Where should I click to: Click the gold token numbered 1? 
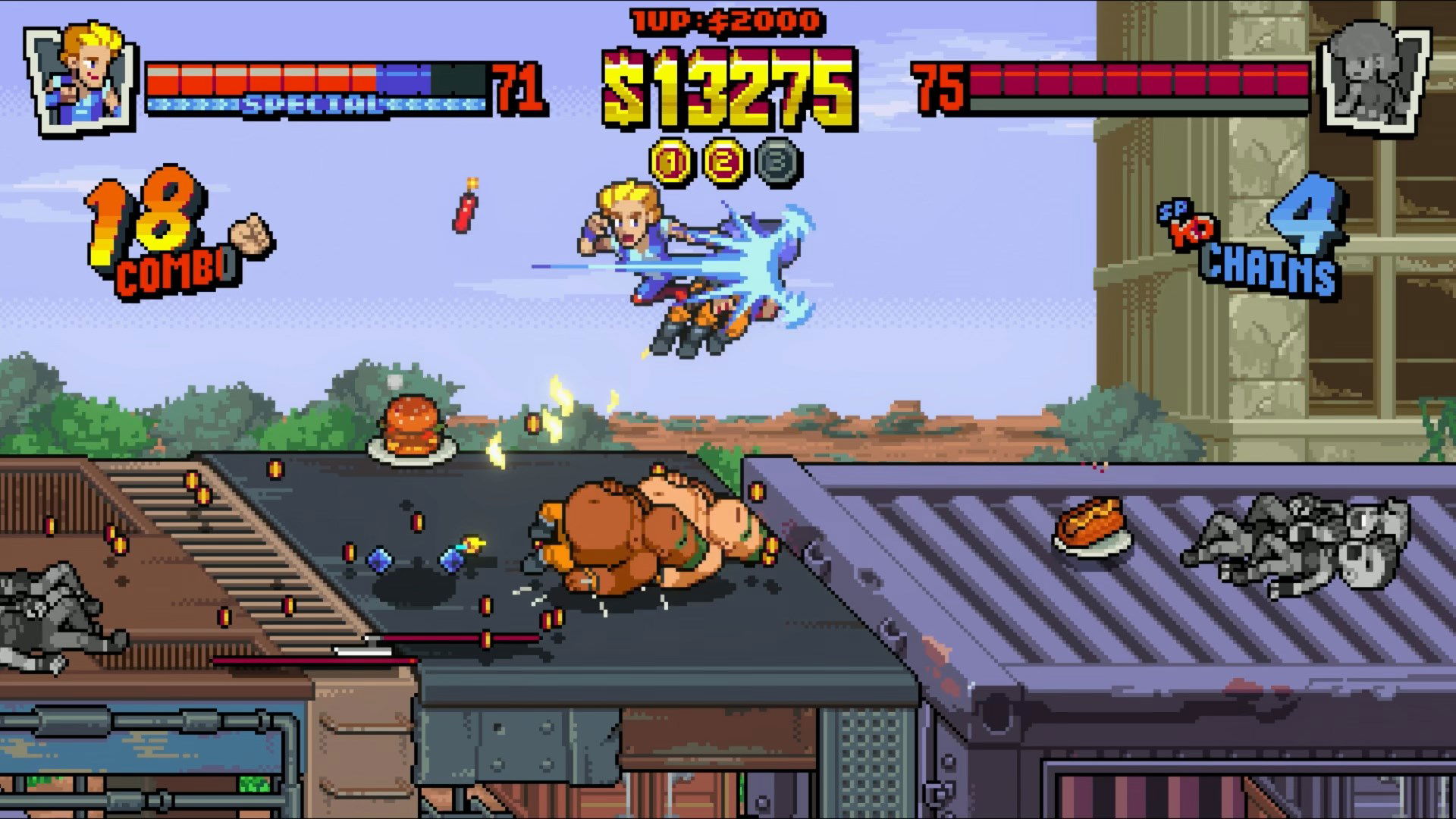(673, 162)
